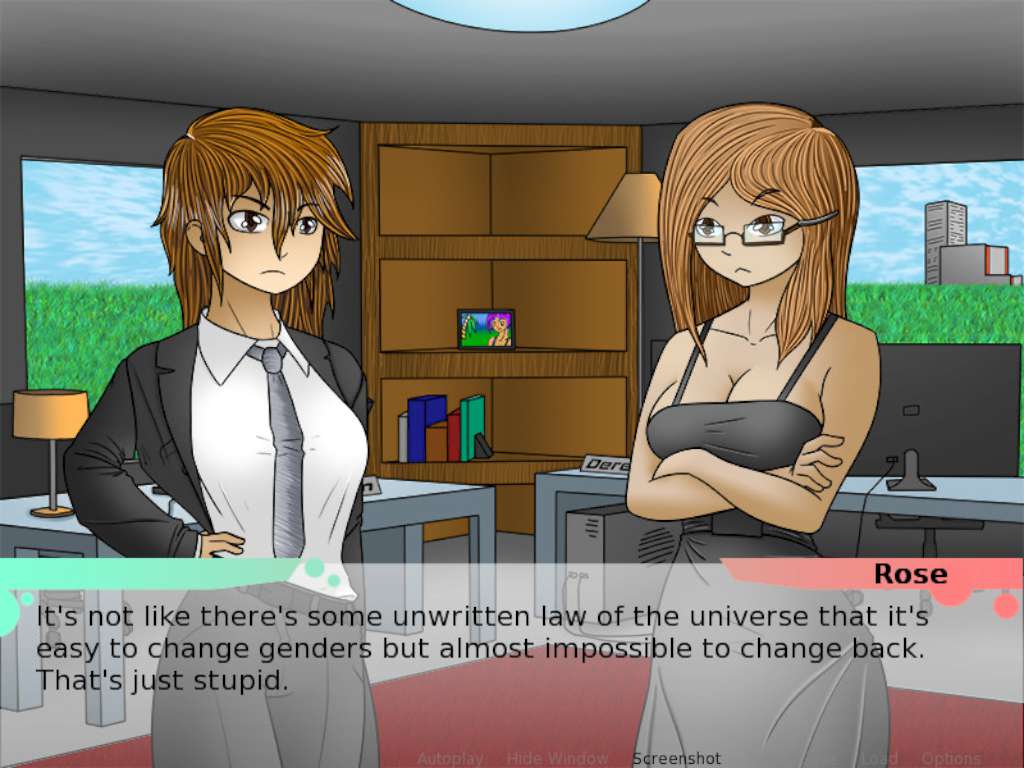Open the Options menu
Image resolution: width=1024 pixels, height=768 pixels.
pos(951,758)
